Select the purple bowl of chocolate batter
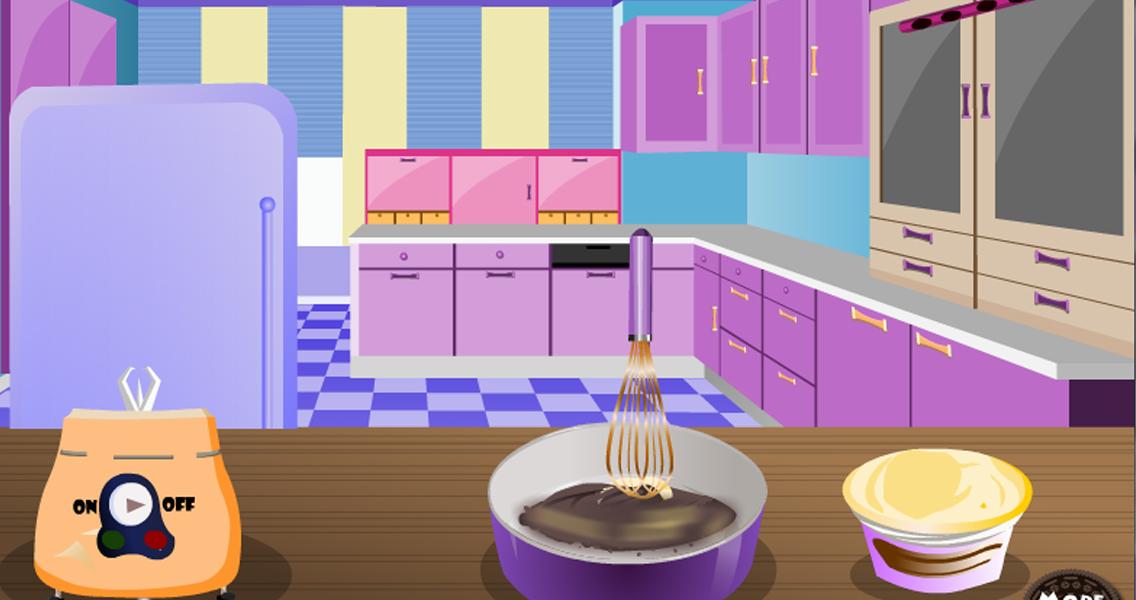 (627, 540)
